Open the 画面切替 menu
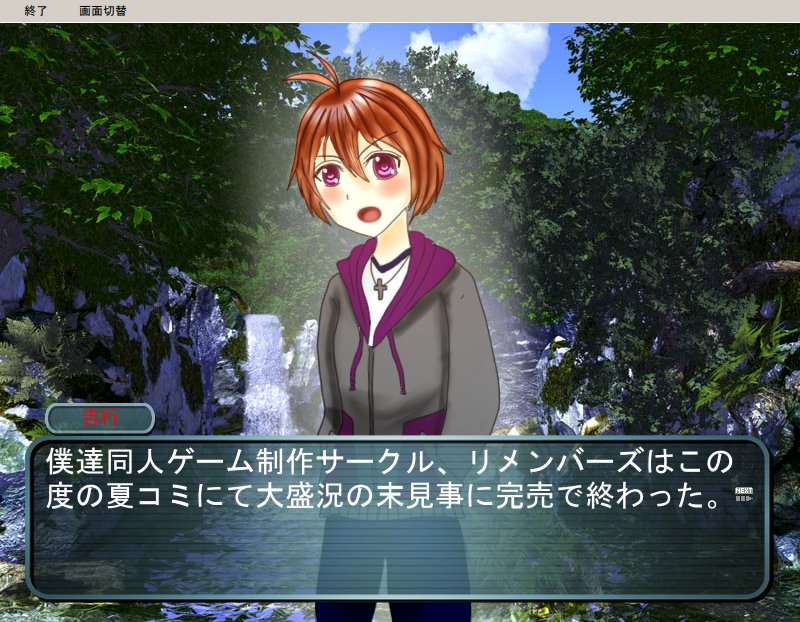Image resolution: width=800 pixels, height=622 pixels. pos(103,11)
